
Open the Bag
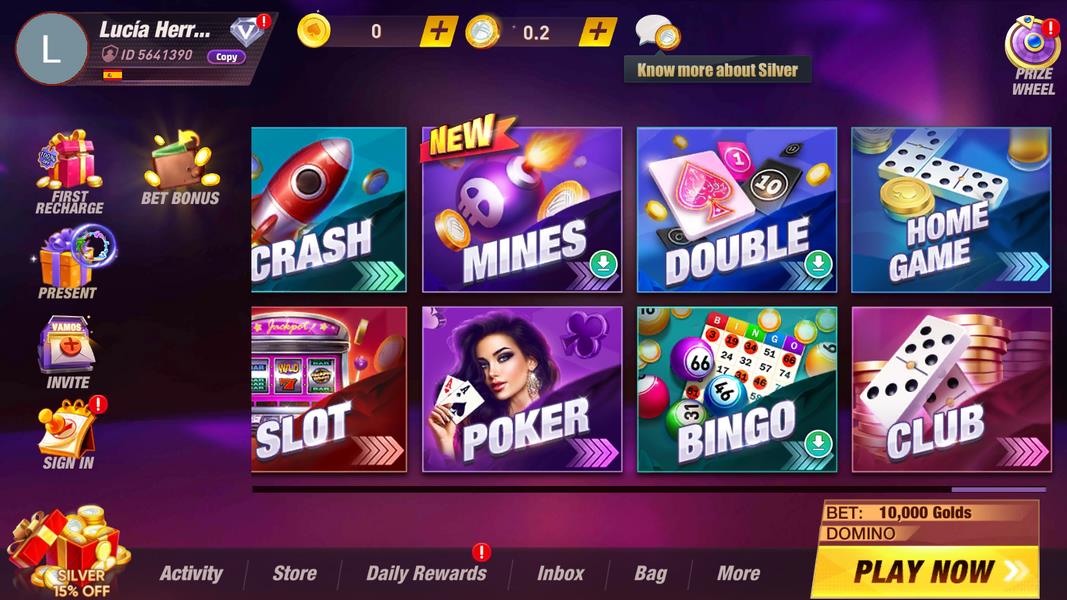point(650,573)
